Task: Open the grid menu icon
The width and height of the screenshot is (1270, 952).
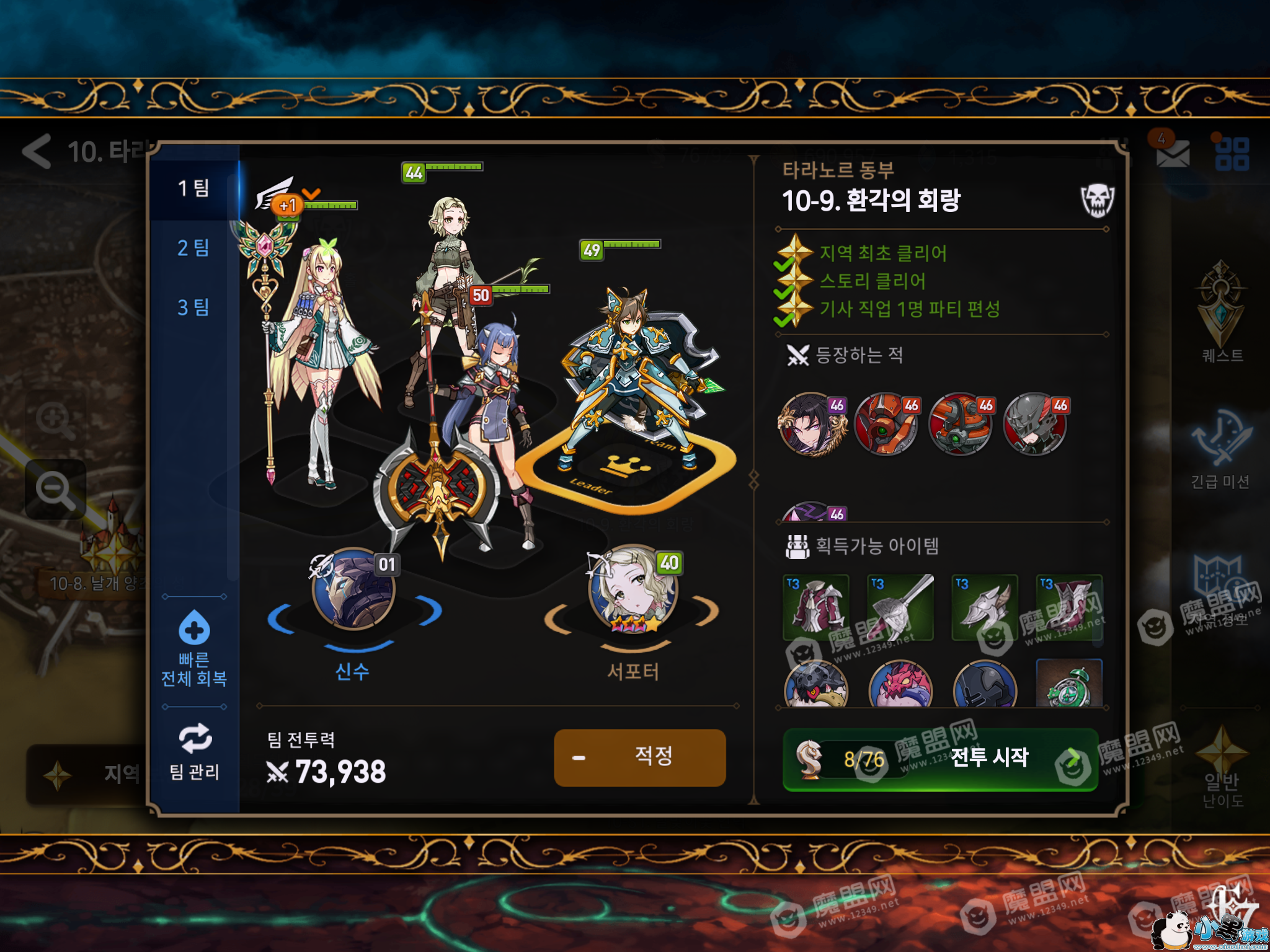Action: coord(1232,154)
